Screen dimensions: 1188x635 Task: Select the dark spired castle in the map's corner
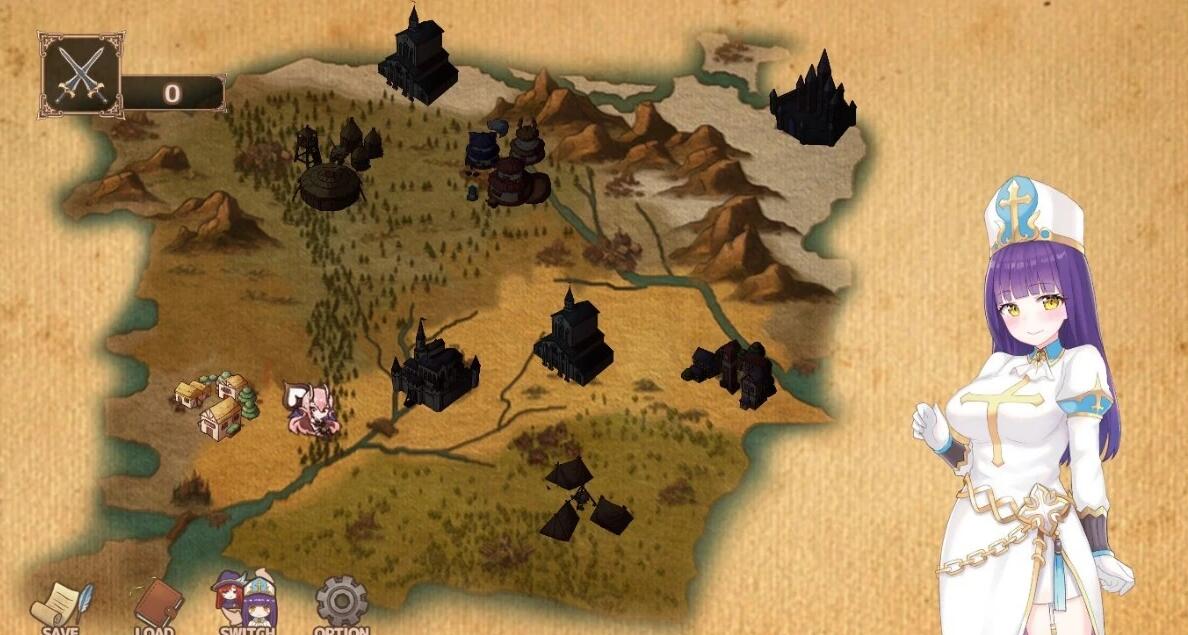point(812,99)
